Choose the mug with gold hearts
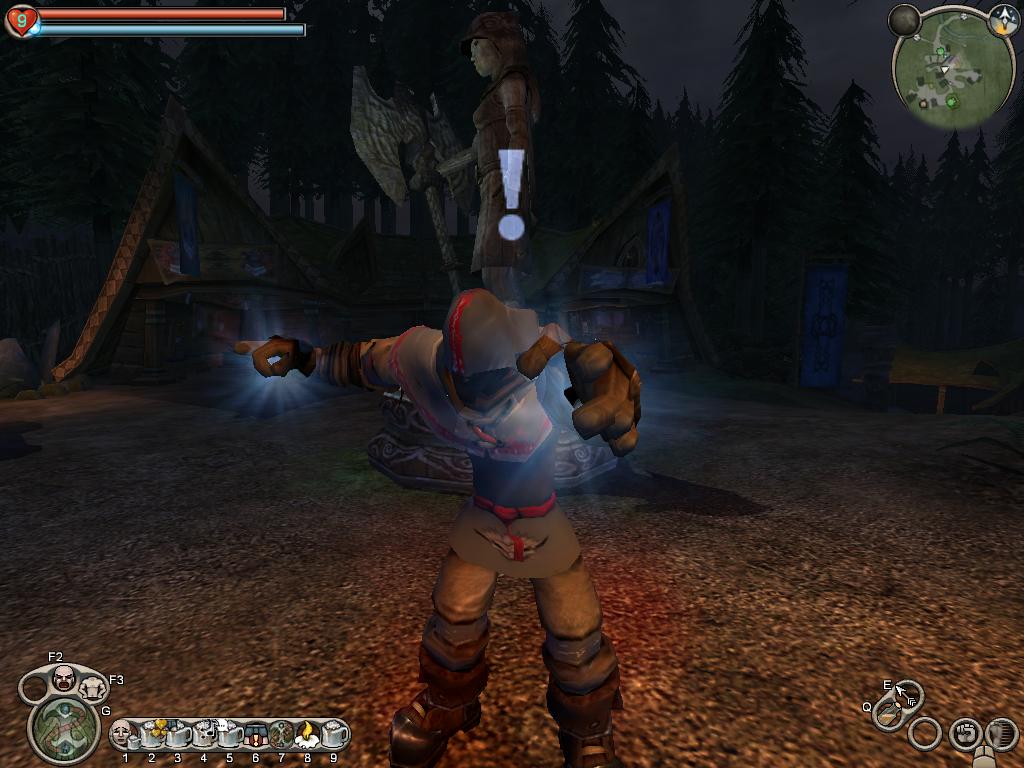Image resolution: width=1024 pixels, height=768 pixels. click(x=152, y=734)
